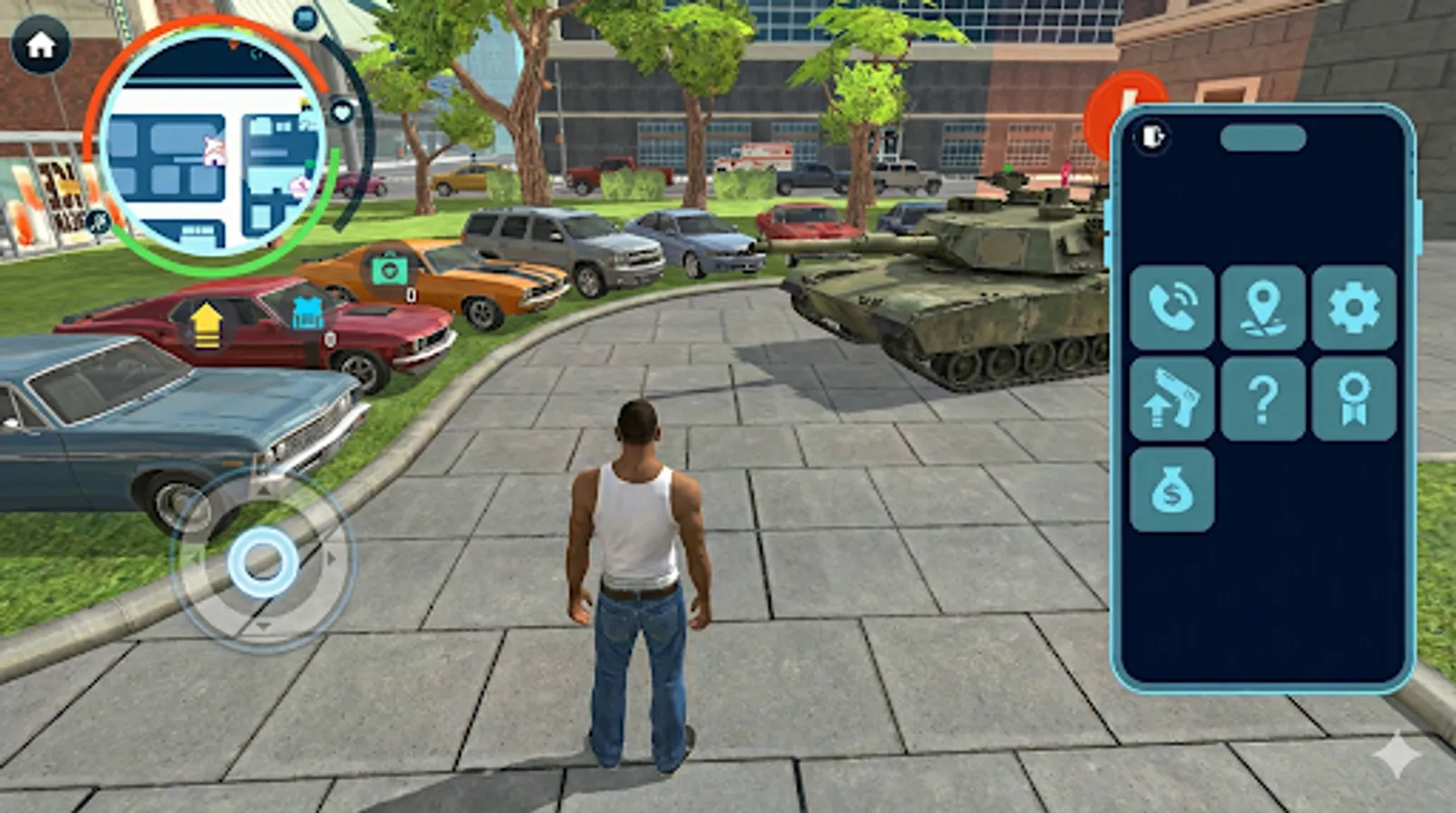This screenshot has height=813, width=1456.
Task: Click the red notification badge on the phone
Action: point(1120,111)
